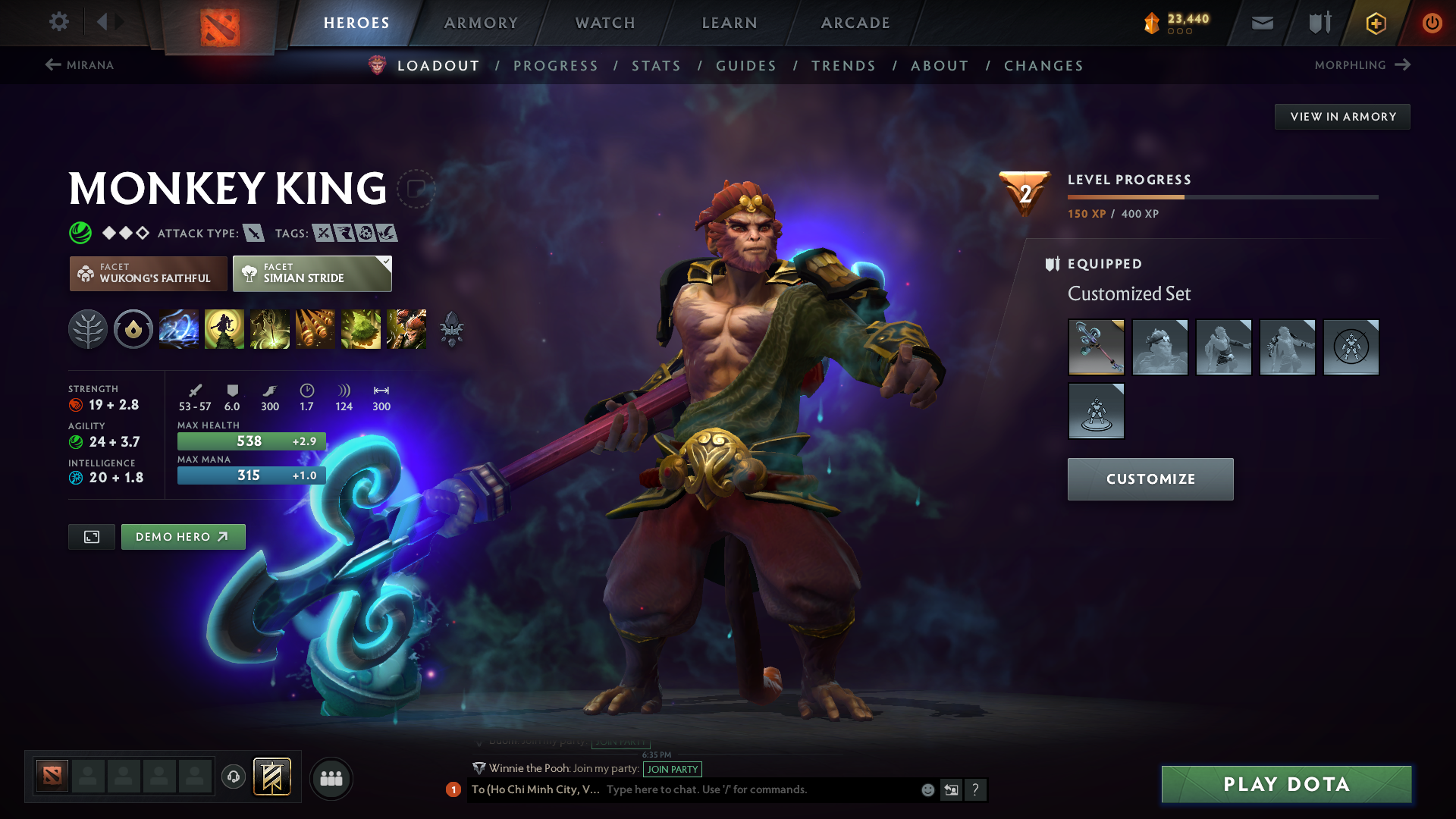Select the Wukong's Faithful facet

[148, 274]
